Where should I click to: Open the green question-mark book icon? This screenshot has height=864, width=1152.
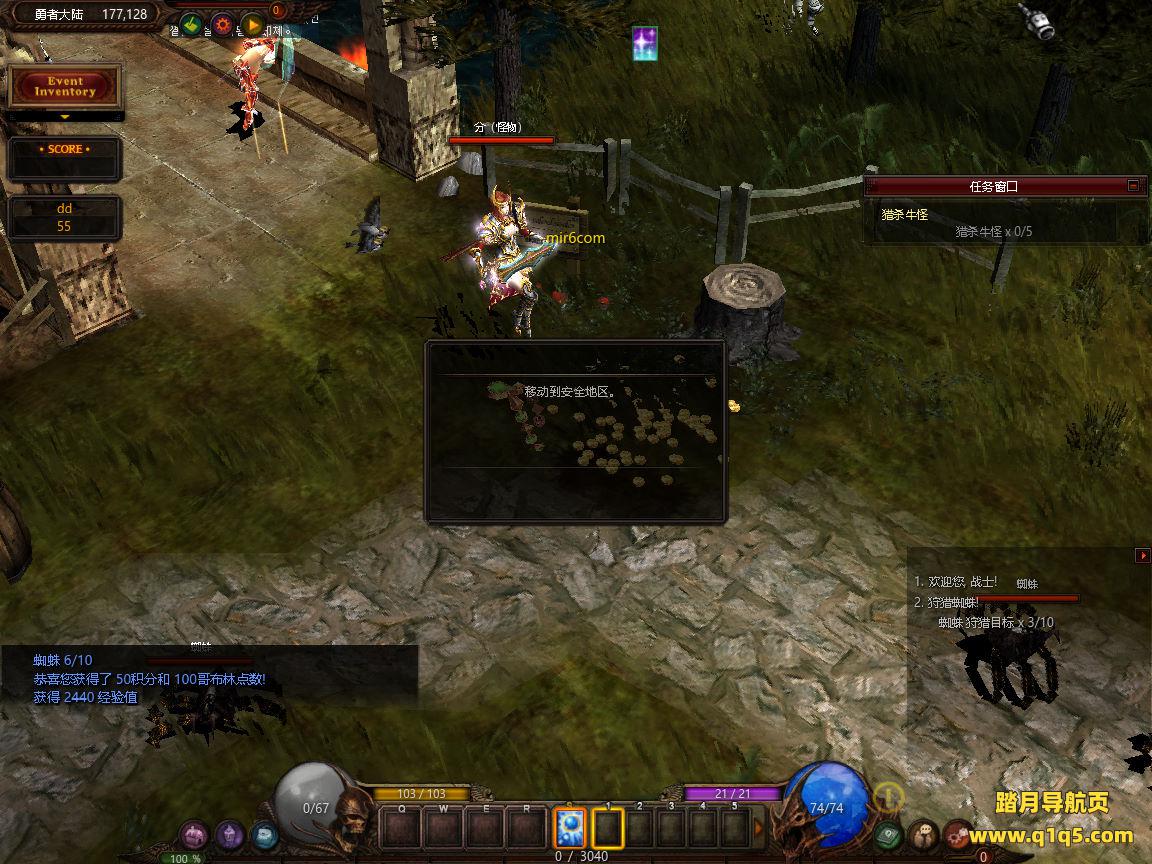pyautogui.click(x=888, y=835)
